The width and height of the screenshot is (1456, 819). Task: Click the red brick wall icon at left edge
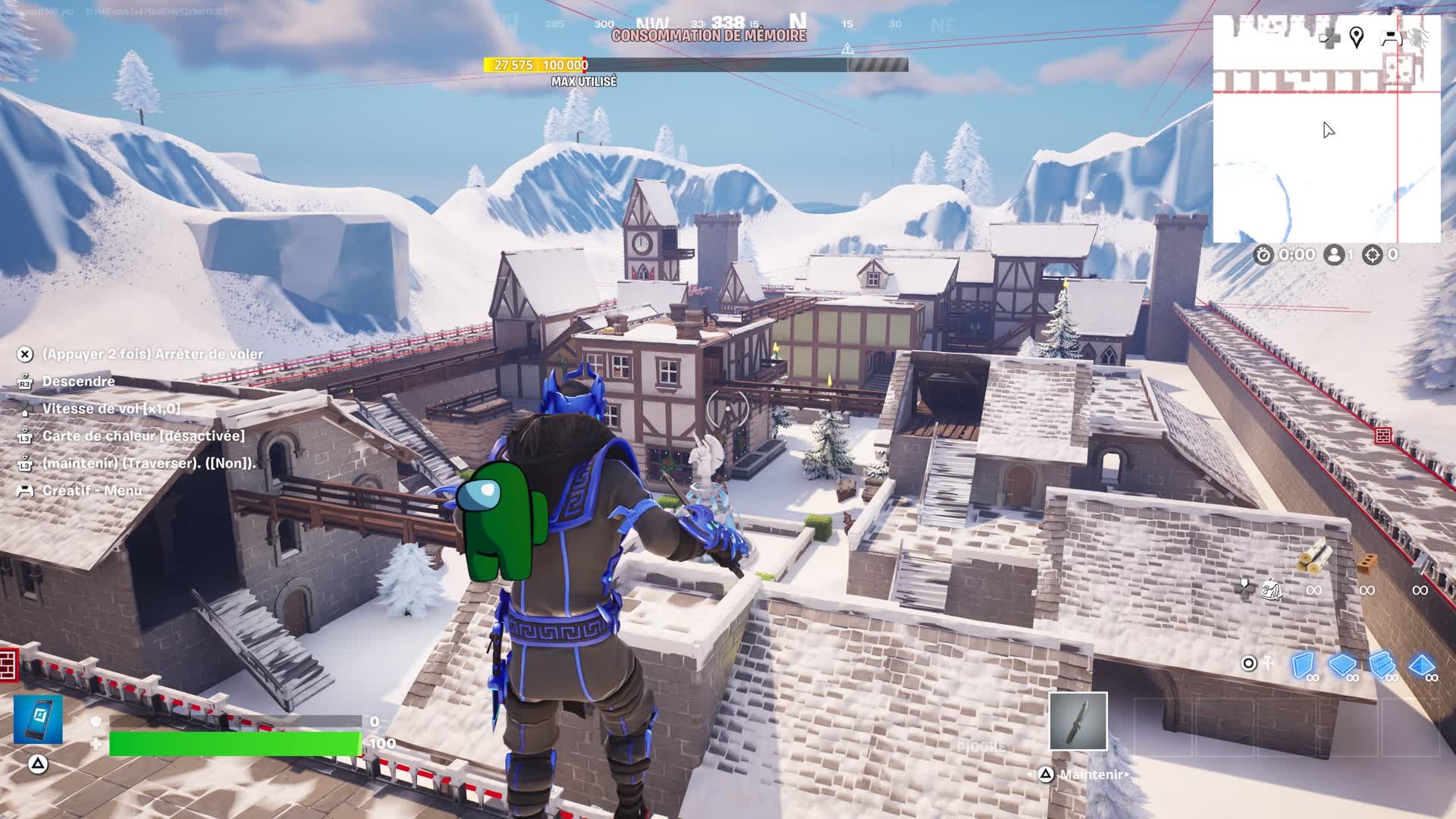point(8,664)
